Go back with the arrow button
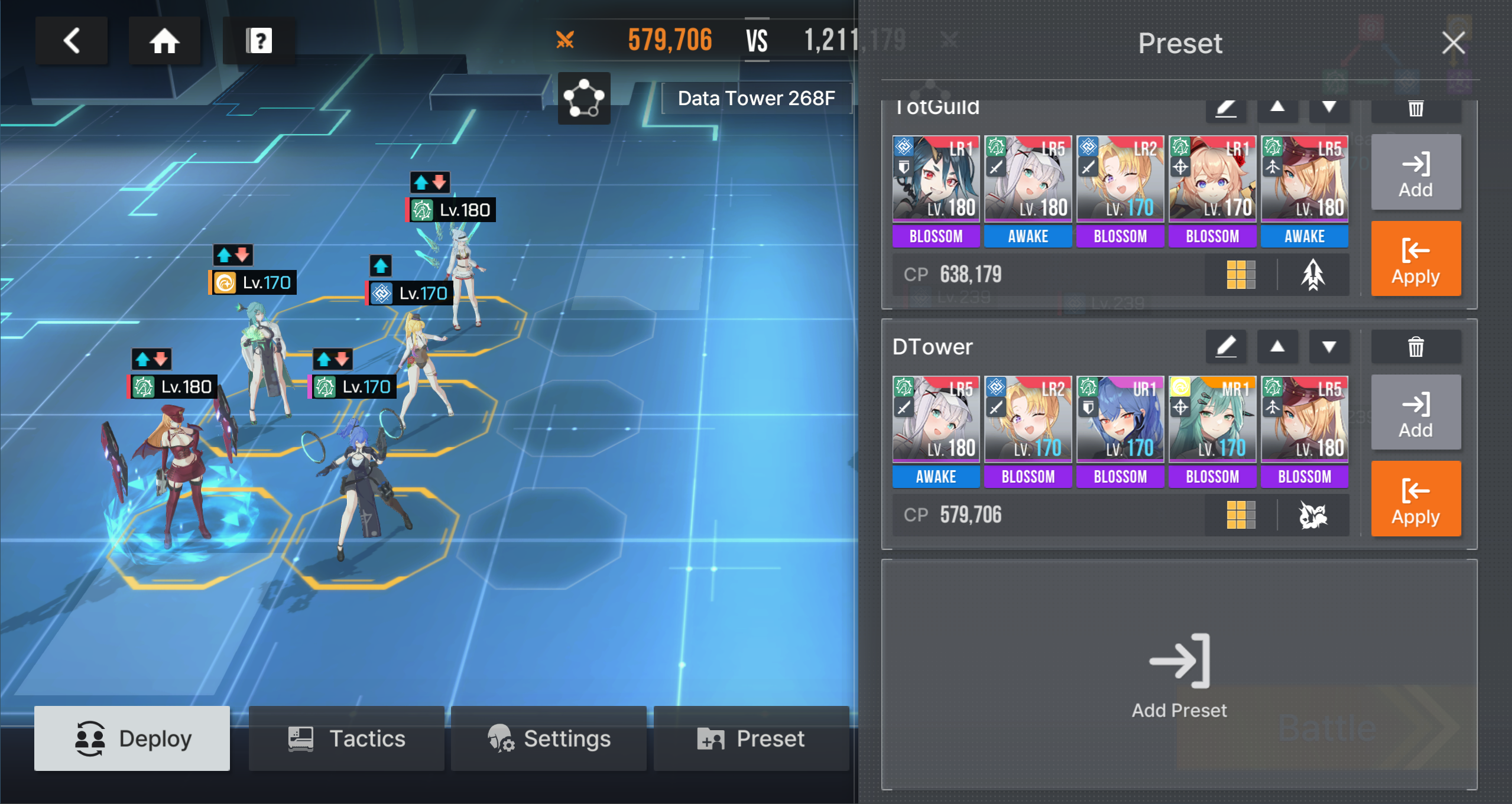The height and width of the screenshot is (804, 1512). point(72,41)
